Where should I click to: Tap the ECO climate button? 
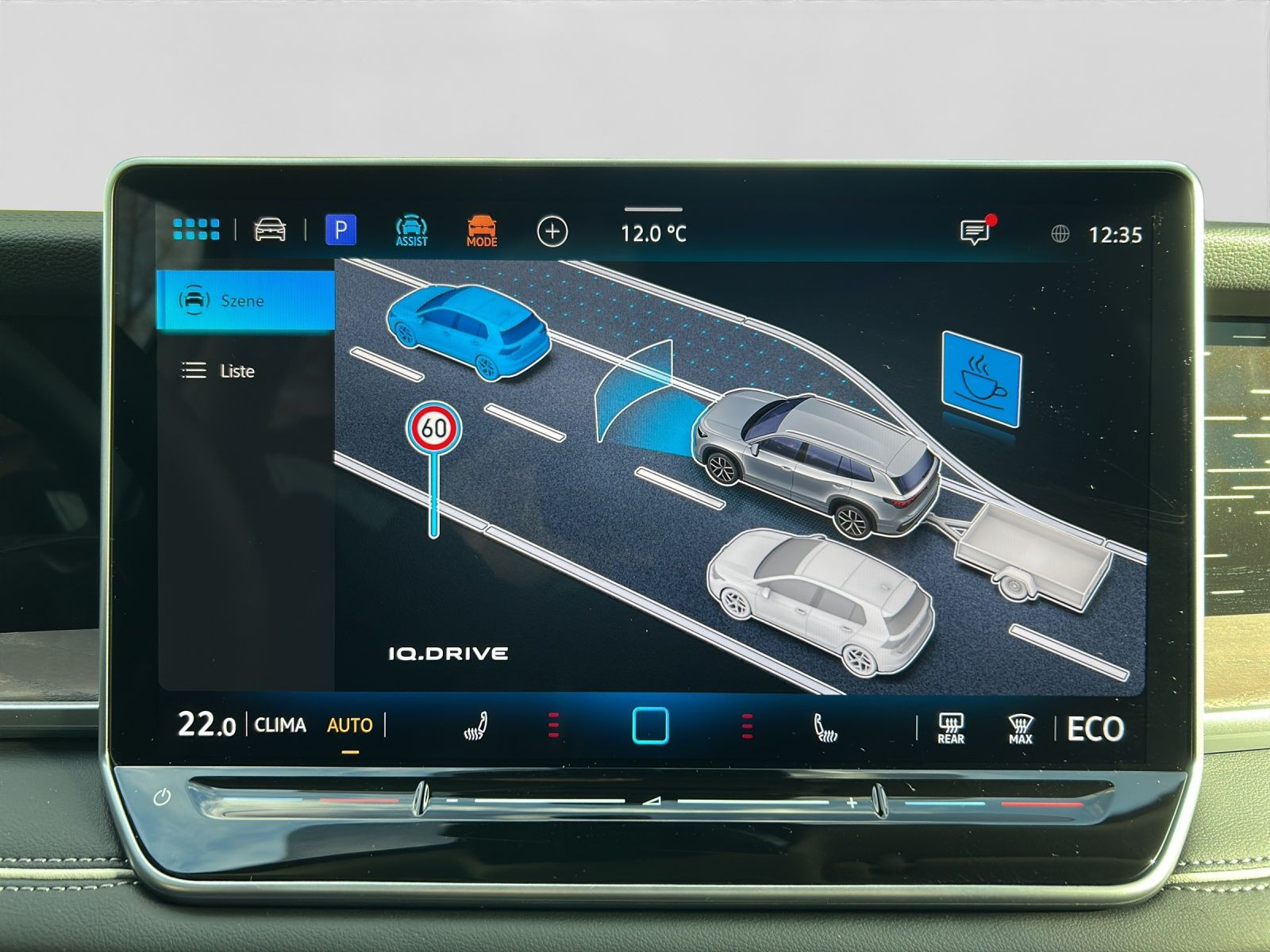(1095, 728)
